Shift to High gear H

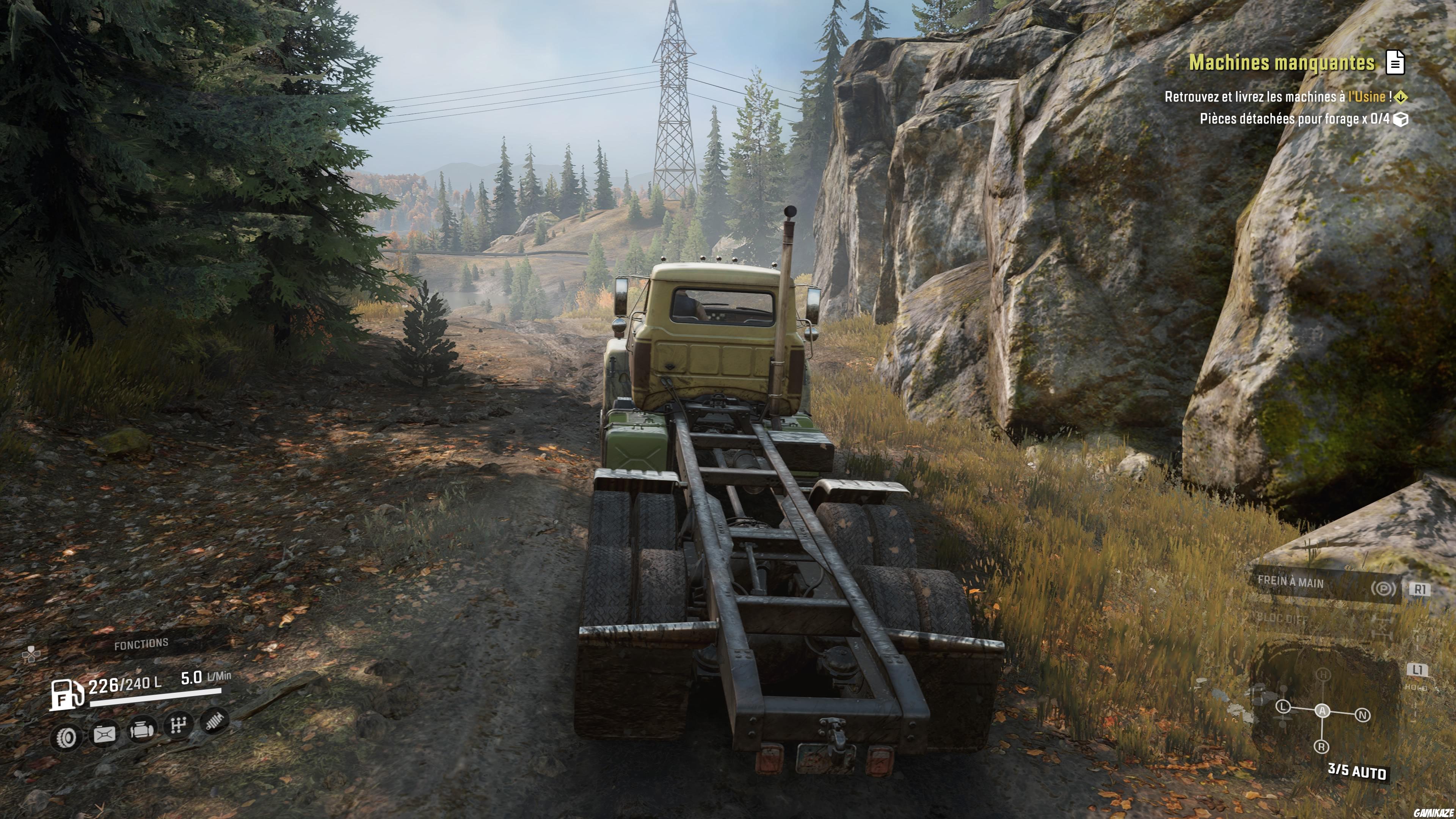click(1323, 674)
